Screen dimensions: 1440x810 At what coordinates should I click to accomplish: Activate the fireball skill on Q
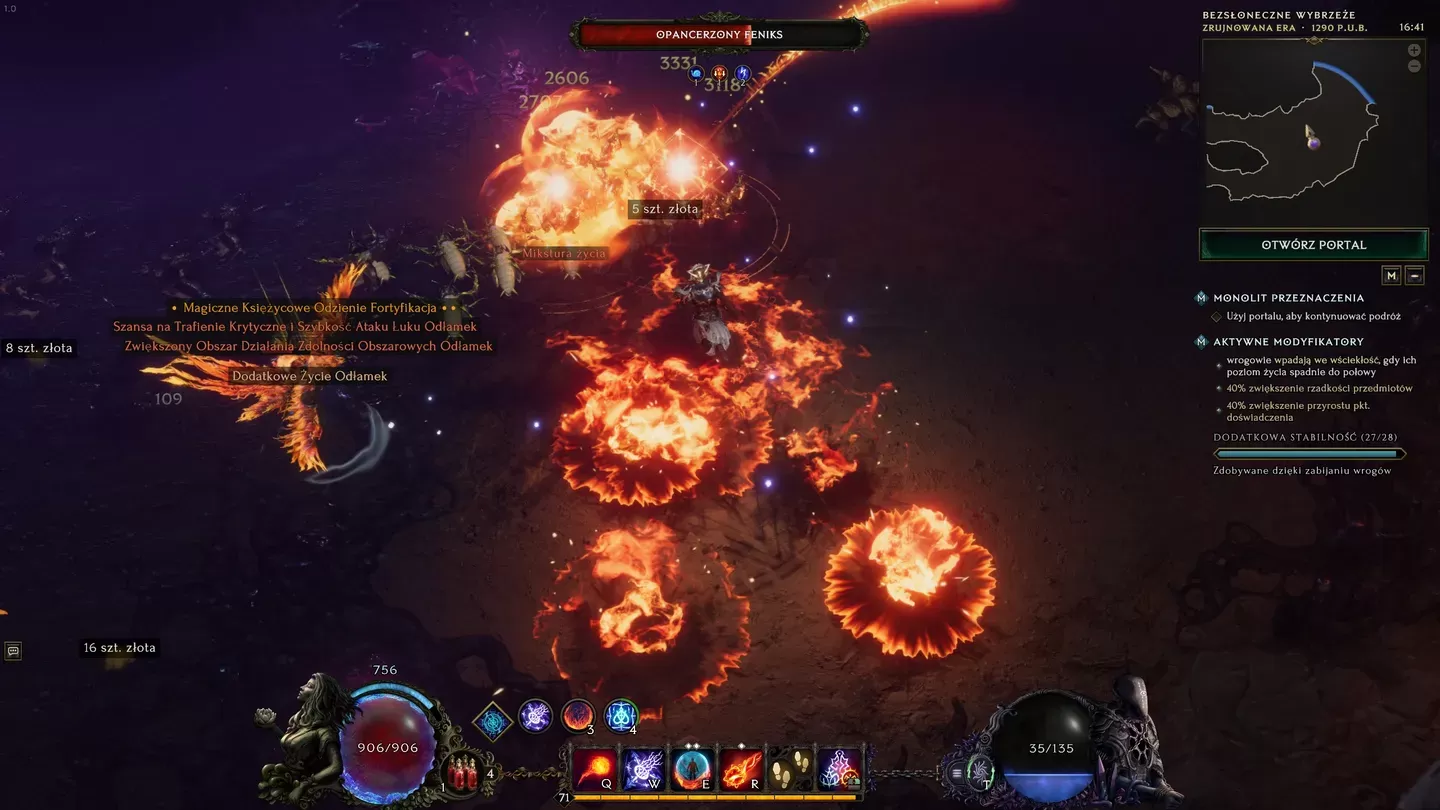coord(595,769)
